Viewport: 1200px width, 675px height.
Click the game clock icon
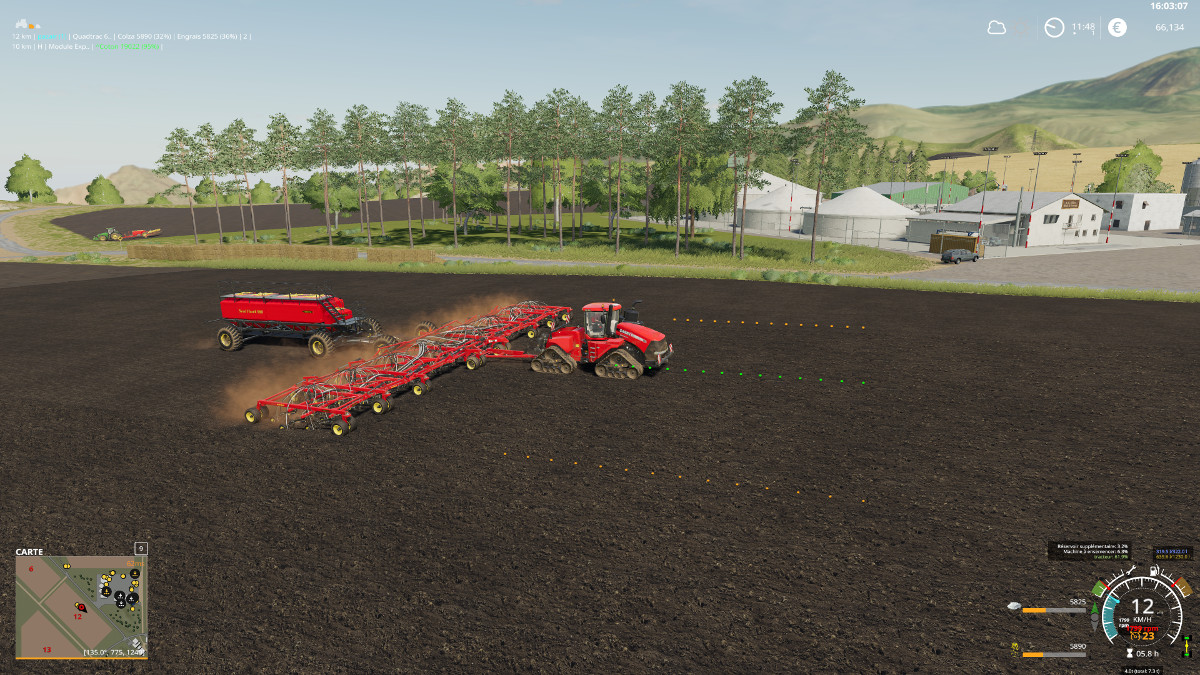click(x=1054, y=28)
